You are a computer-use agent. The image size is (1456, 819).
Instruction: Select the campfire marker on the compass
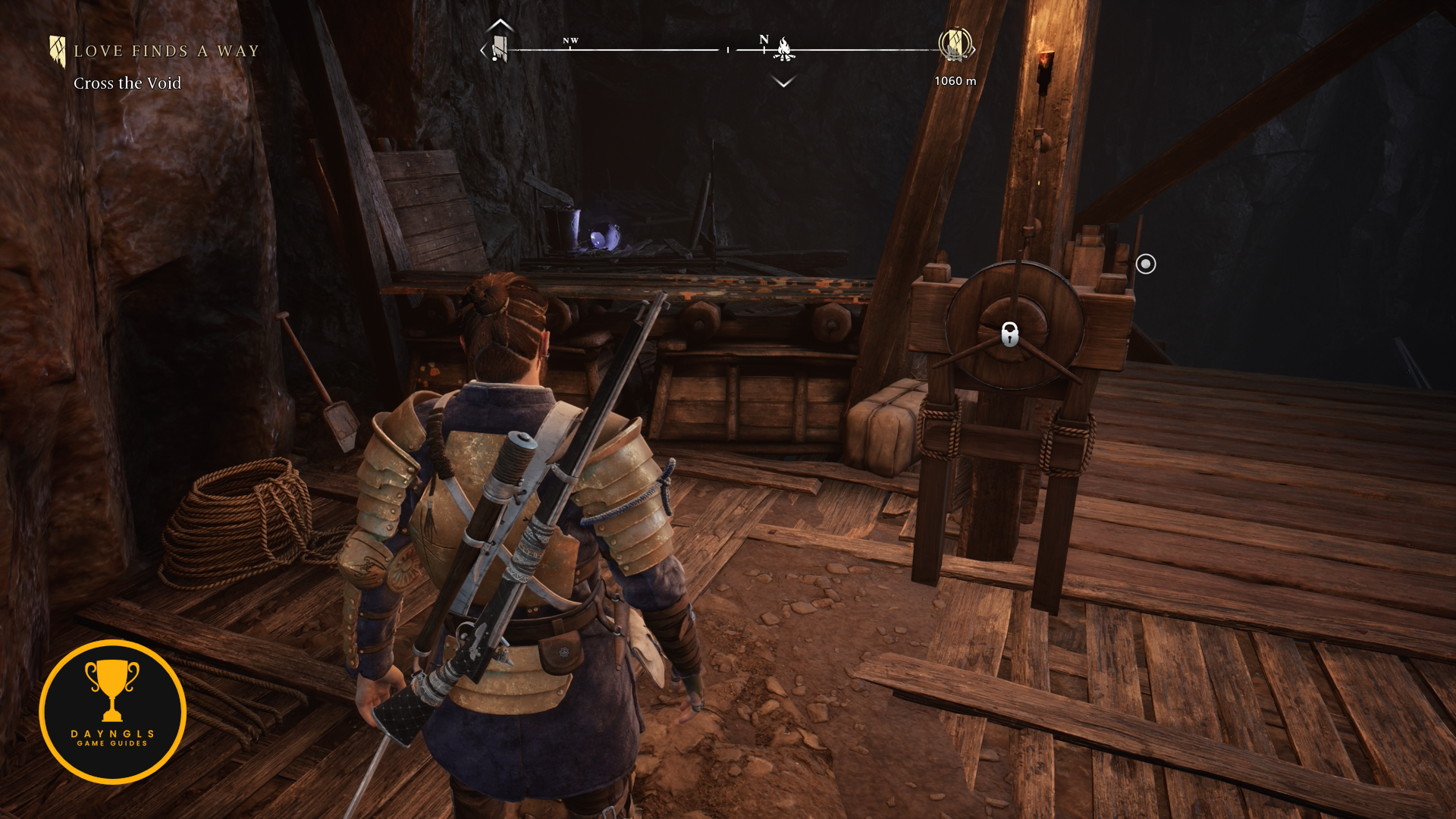(784, 50)
